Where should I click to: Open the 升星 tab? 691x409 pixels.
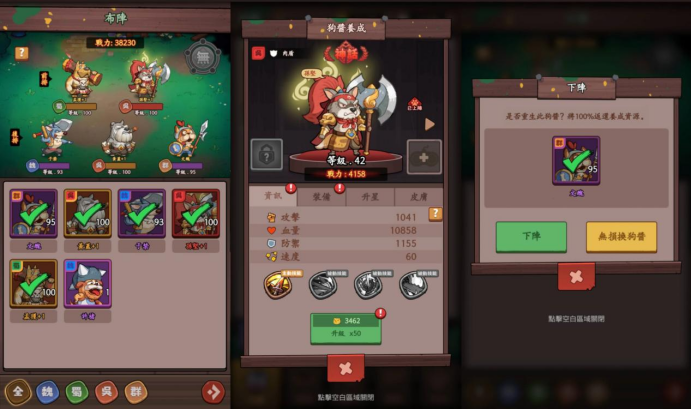point(370,197)
